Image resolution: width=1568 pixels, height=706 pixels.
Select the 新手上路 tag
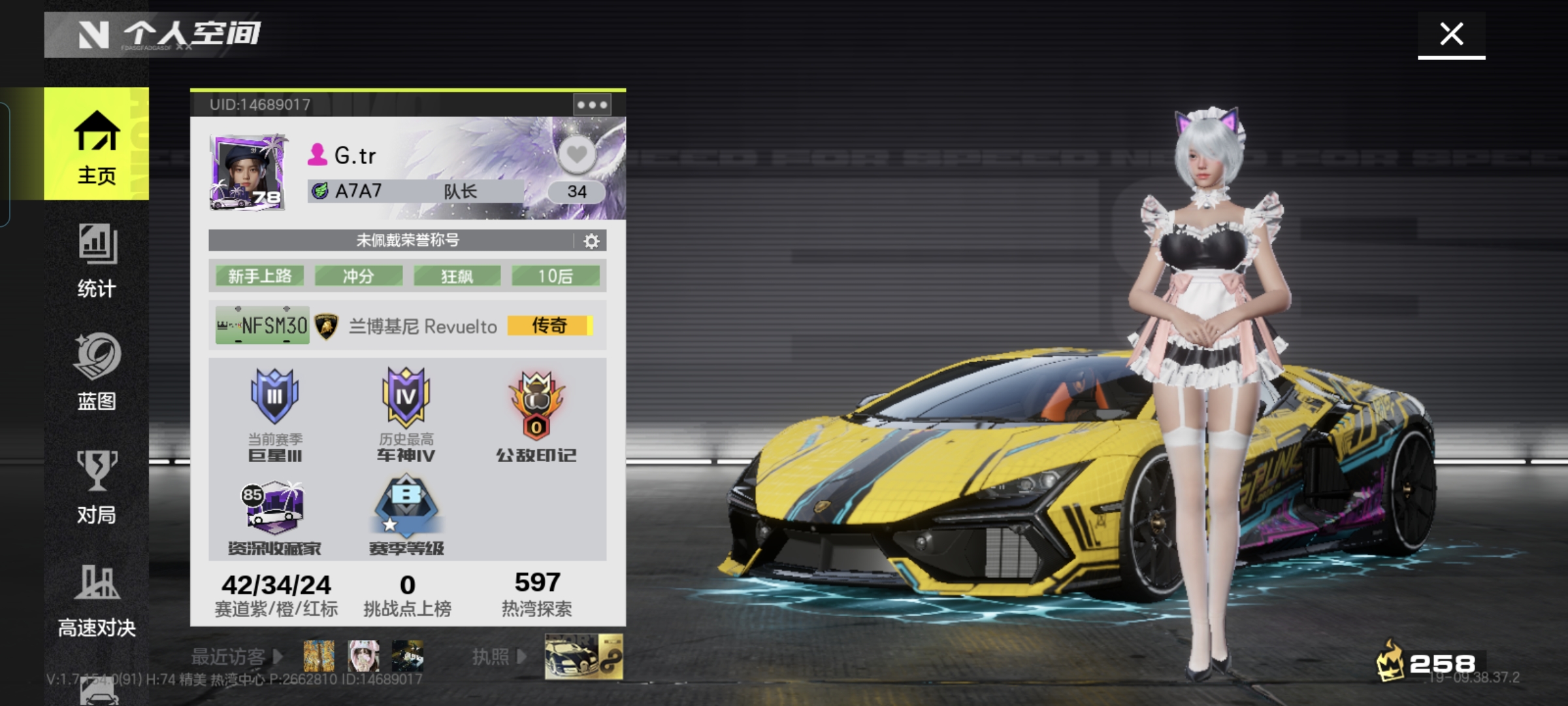point(260,276)
